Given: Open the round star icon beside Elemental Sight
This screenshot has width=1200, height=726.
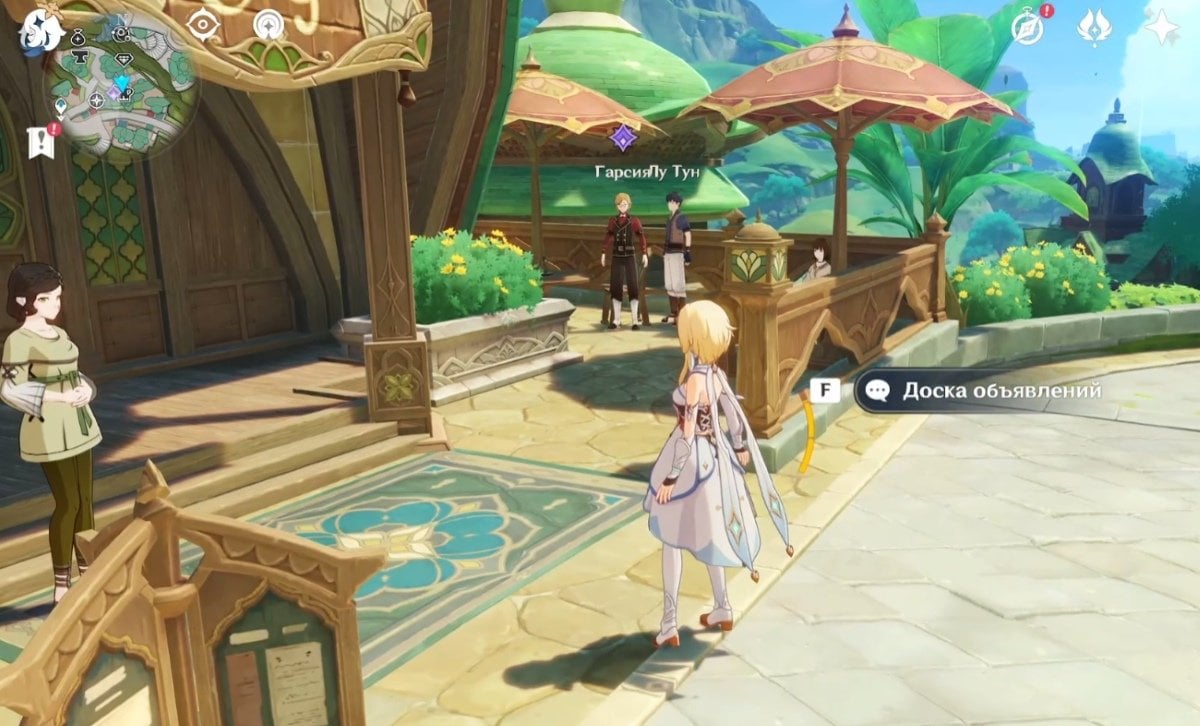Looking at the screenshot, I should point(268,24).
